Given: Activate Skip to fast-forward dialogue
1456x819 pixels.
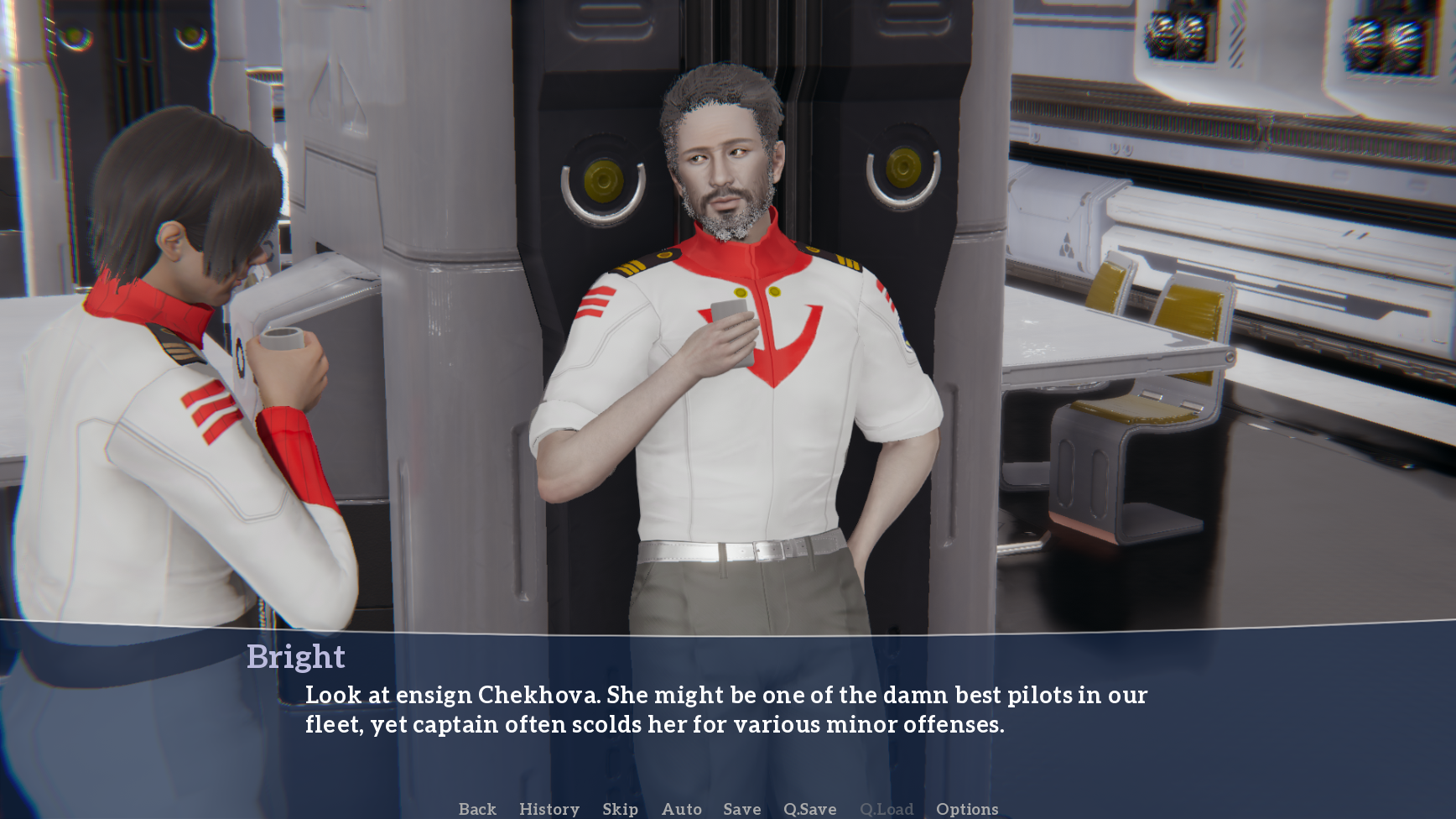Looking at the screenshot, I should [620, 809].
